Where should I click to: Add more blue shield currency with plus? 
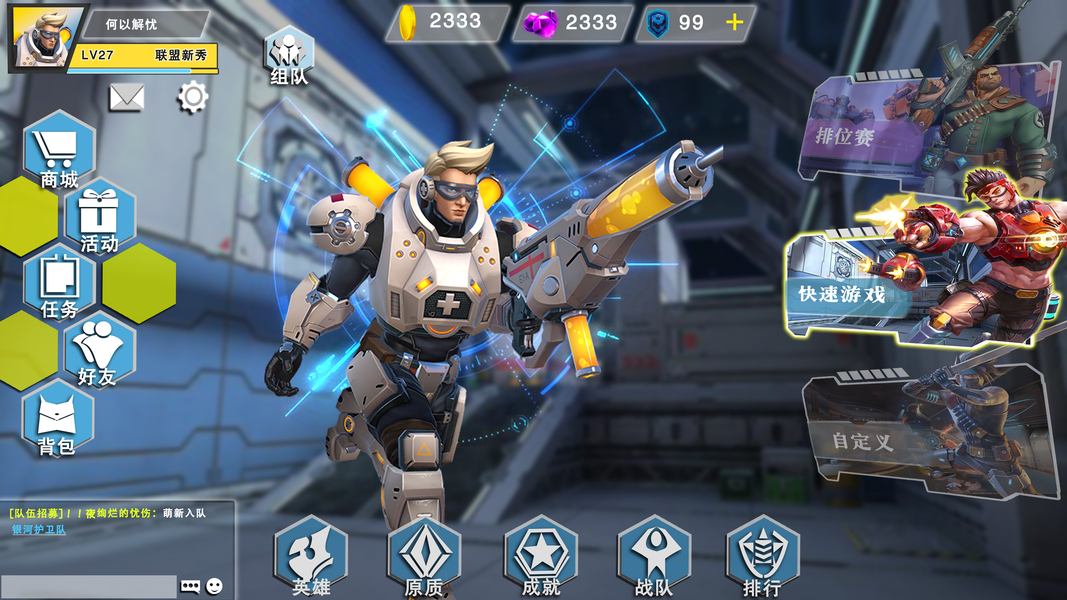coord(735,23)
